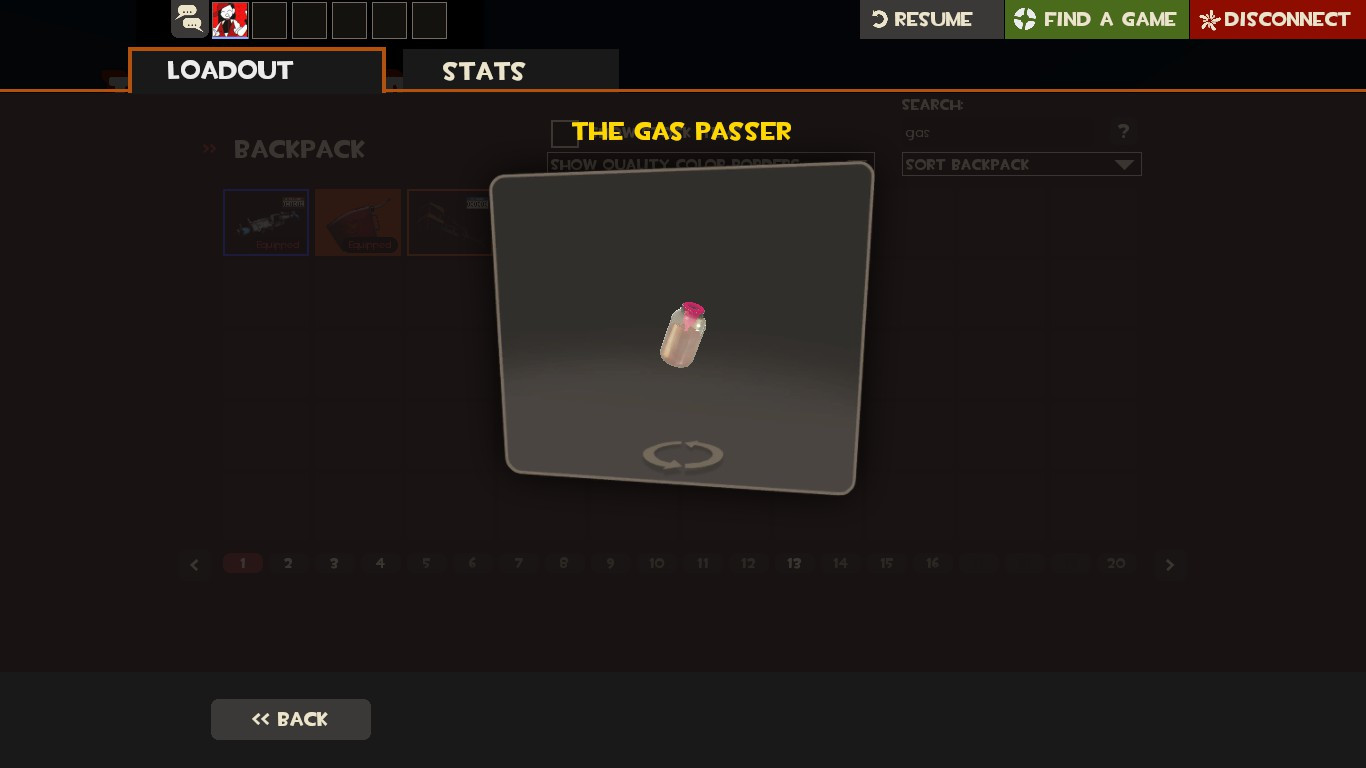Select the equipped blue-bordered Killstreak weapon
This screenshot has width=1366, height=768.
265,222
